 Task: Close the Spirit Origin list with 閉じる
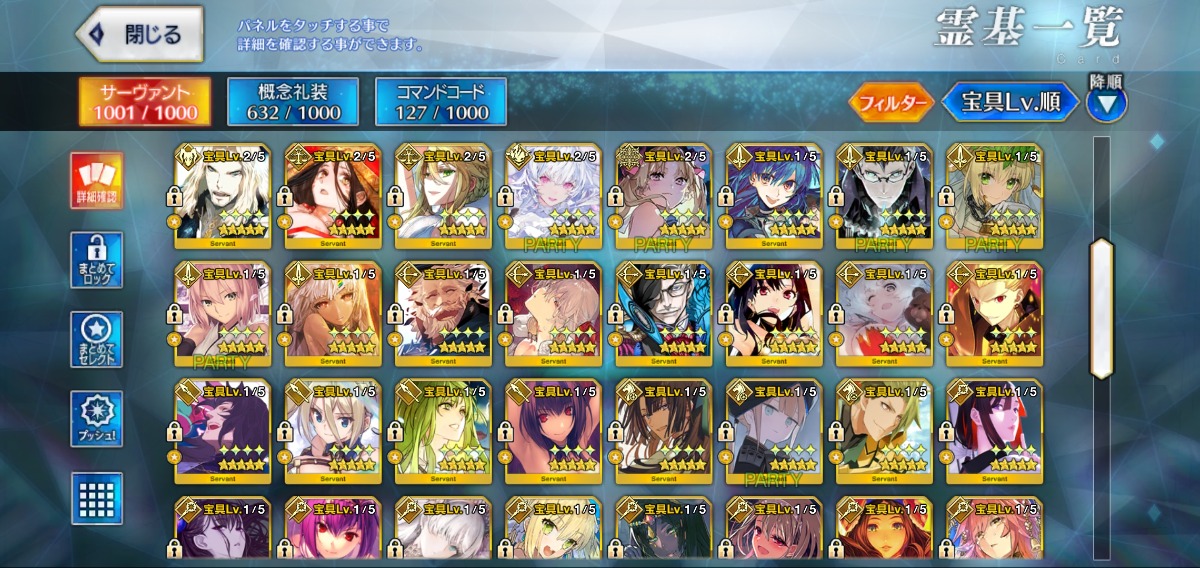(139, 35)
